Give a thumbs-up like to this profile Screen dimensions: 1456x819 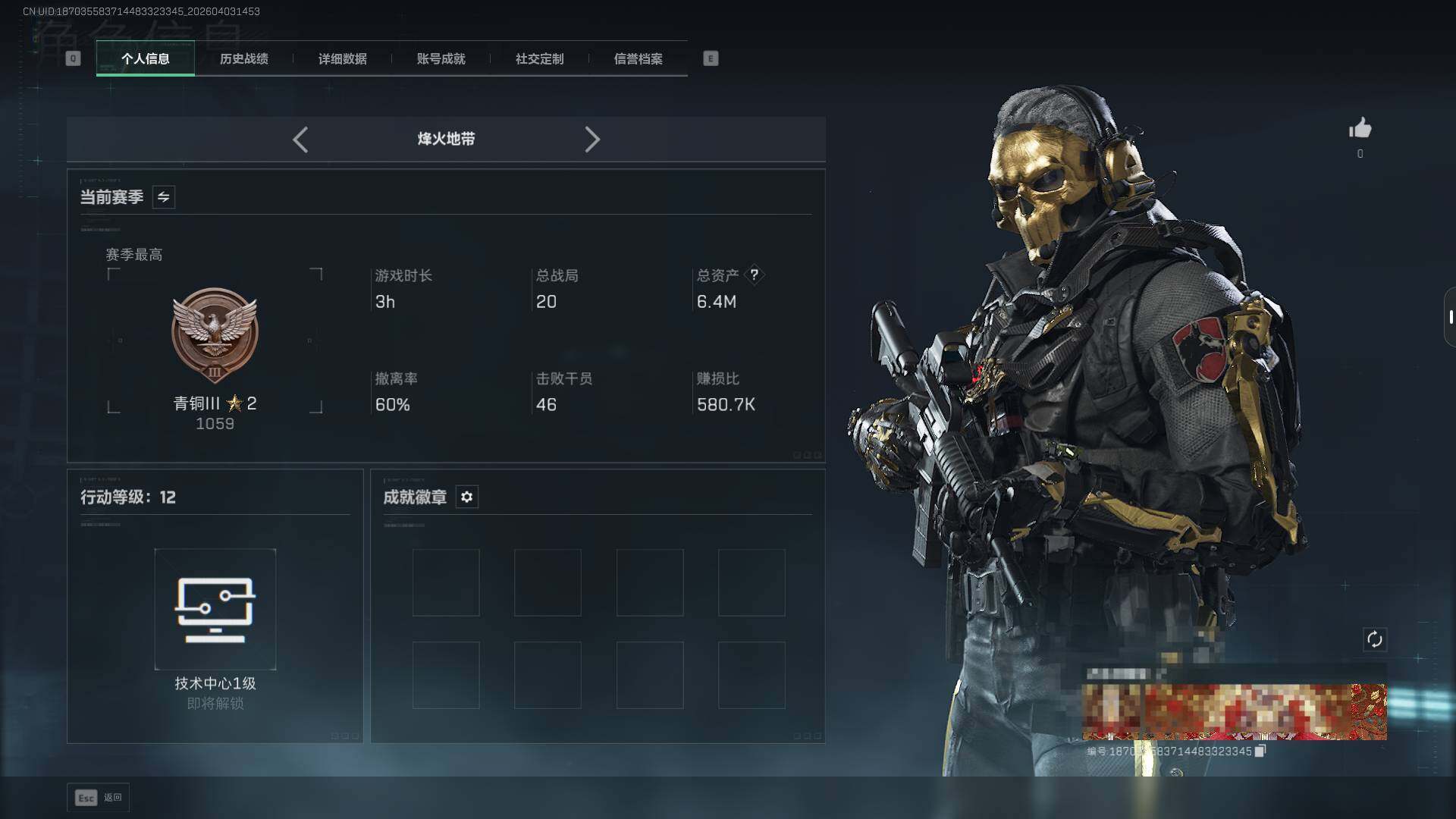pyautogui.click(x=1360, y=129)
